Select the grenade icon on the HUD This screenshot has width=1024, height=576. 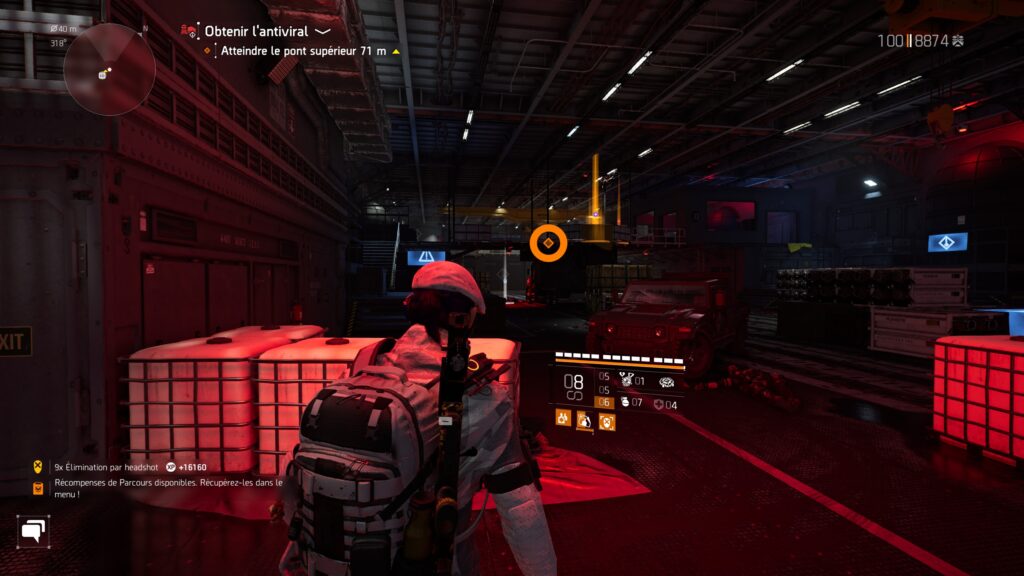(x=623, y=403)
